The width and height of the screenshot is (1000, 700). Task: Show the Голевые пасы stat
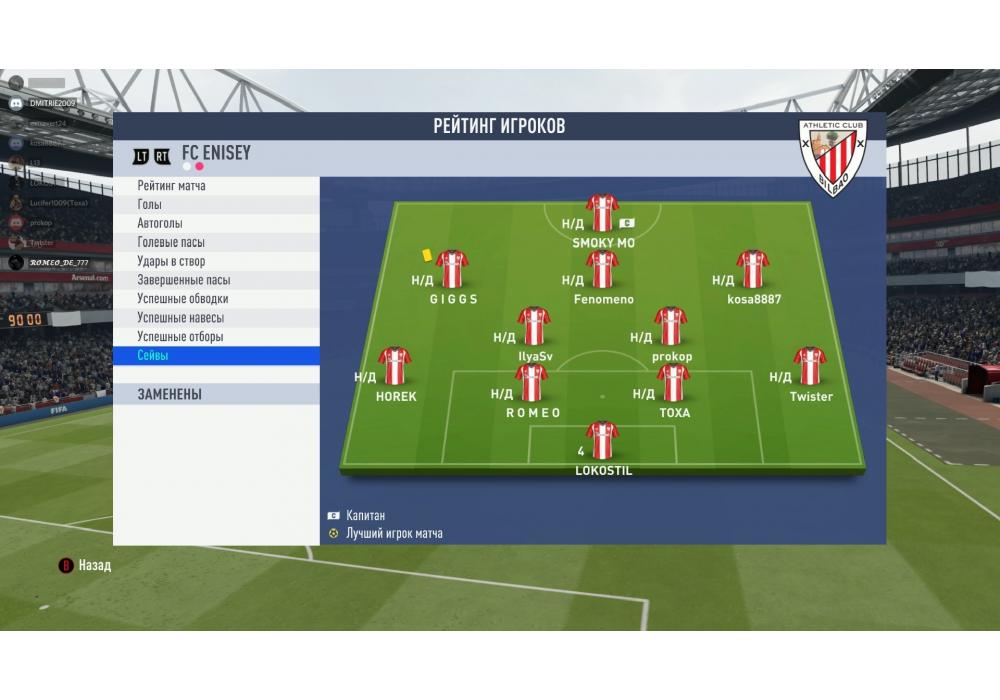tap(215, 243)
